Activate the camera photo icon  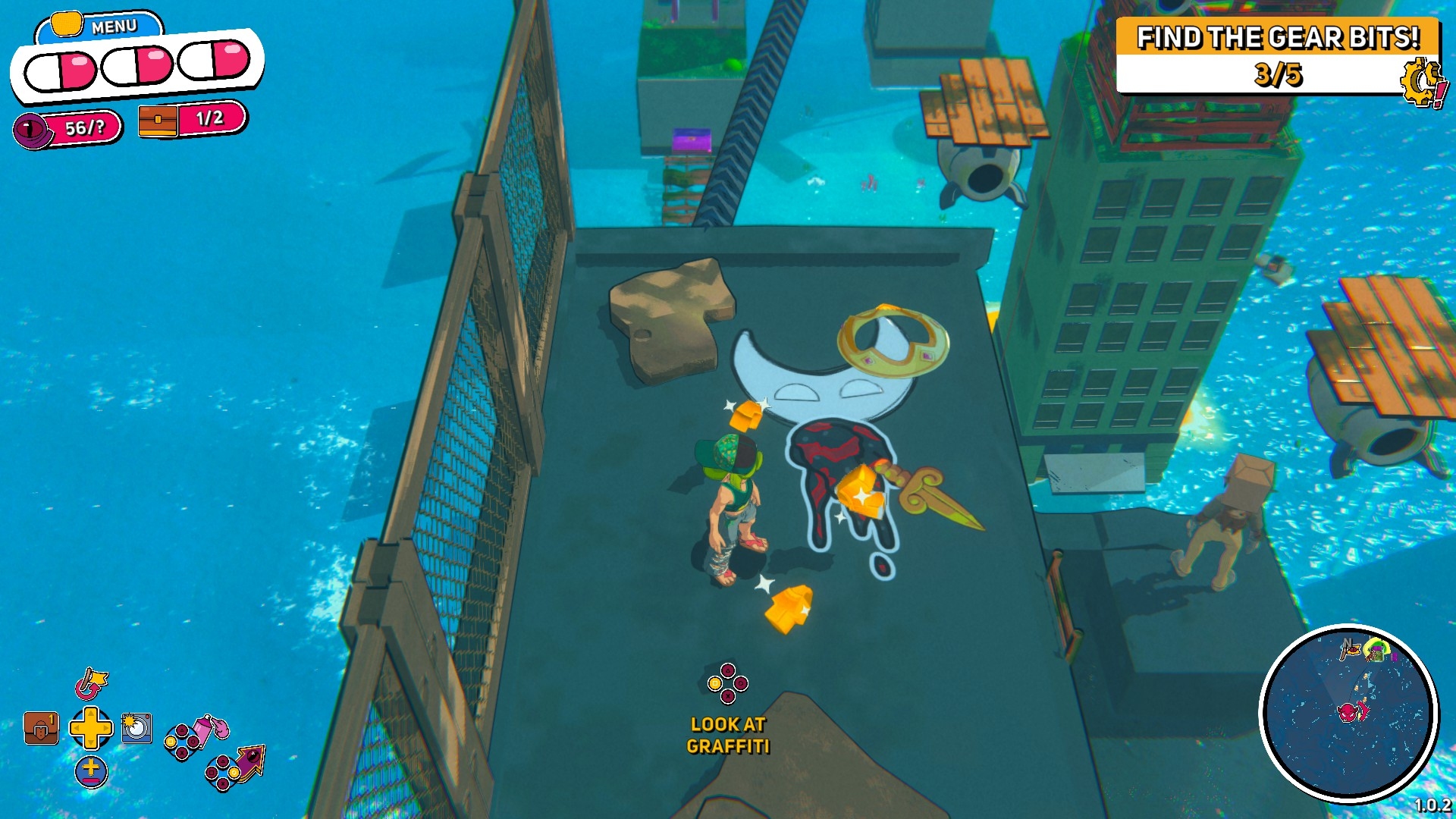click(136, 728)
